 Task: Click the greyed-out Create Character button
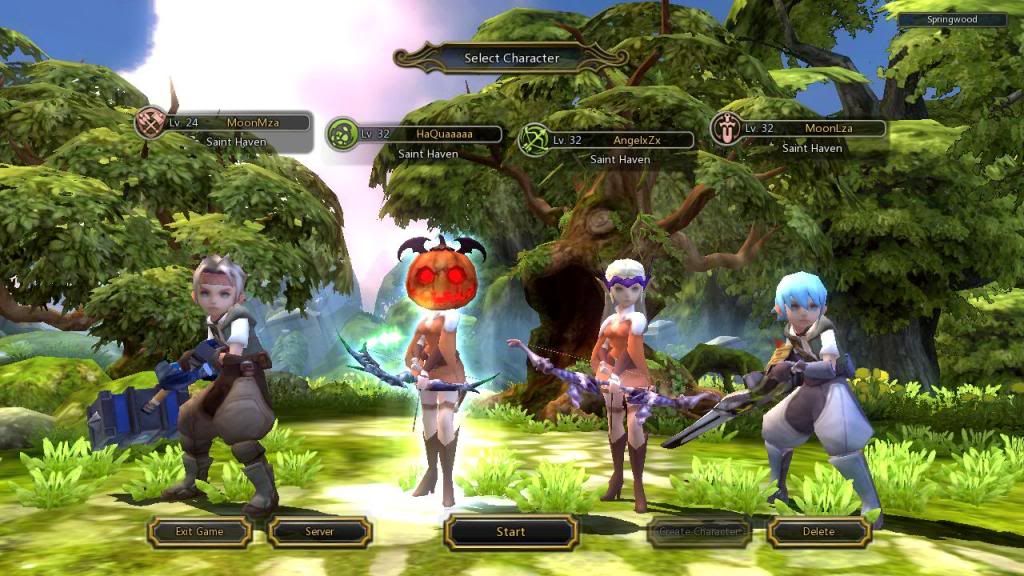pos(700,532)
